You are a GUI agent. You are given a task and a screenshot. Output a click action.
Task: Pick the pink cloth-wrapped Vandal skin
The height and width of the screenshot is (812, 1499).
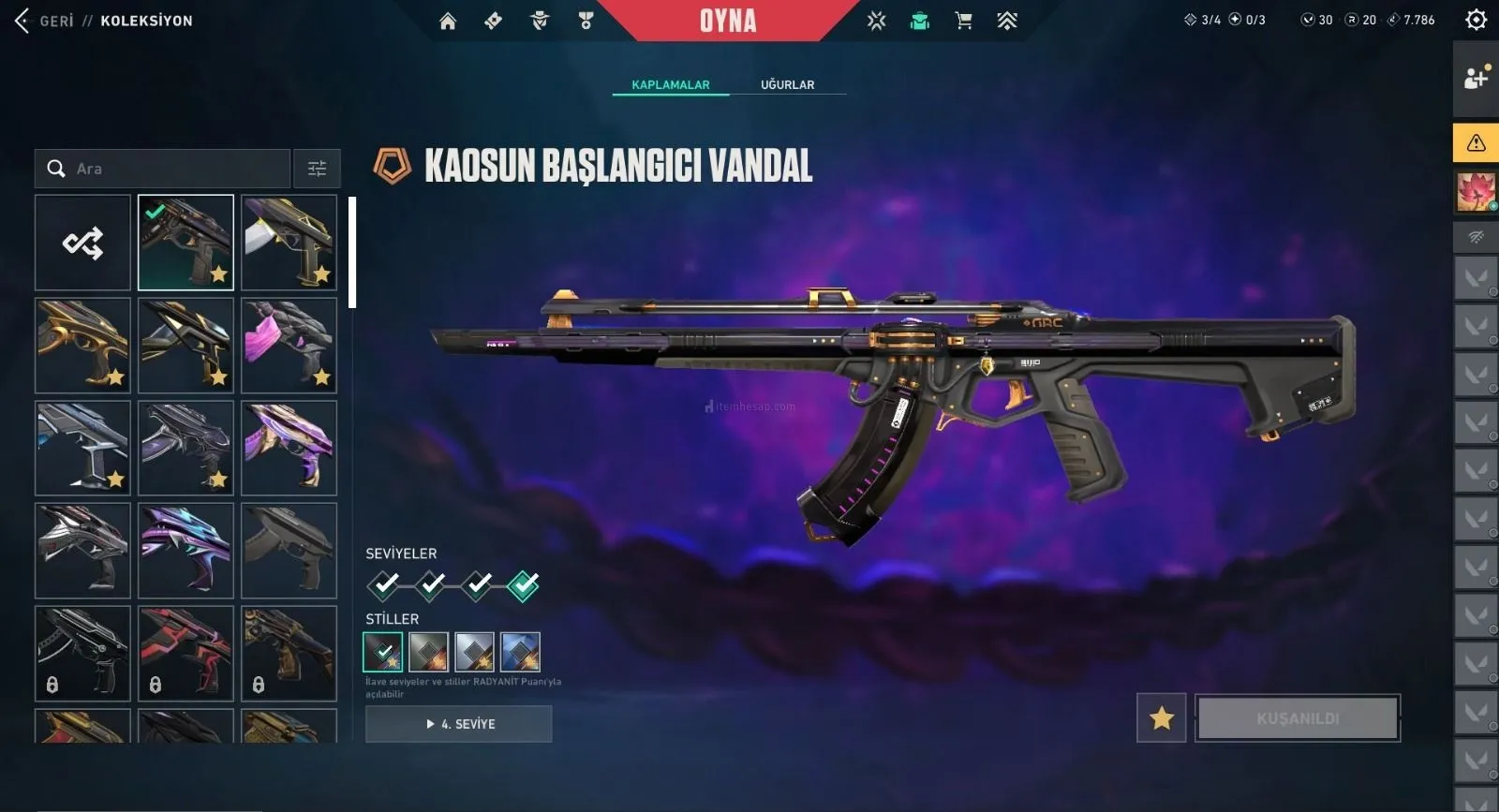tap(289, 346)
